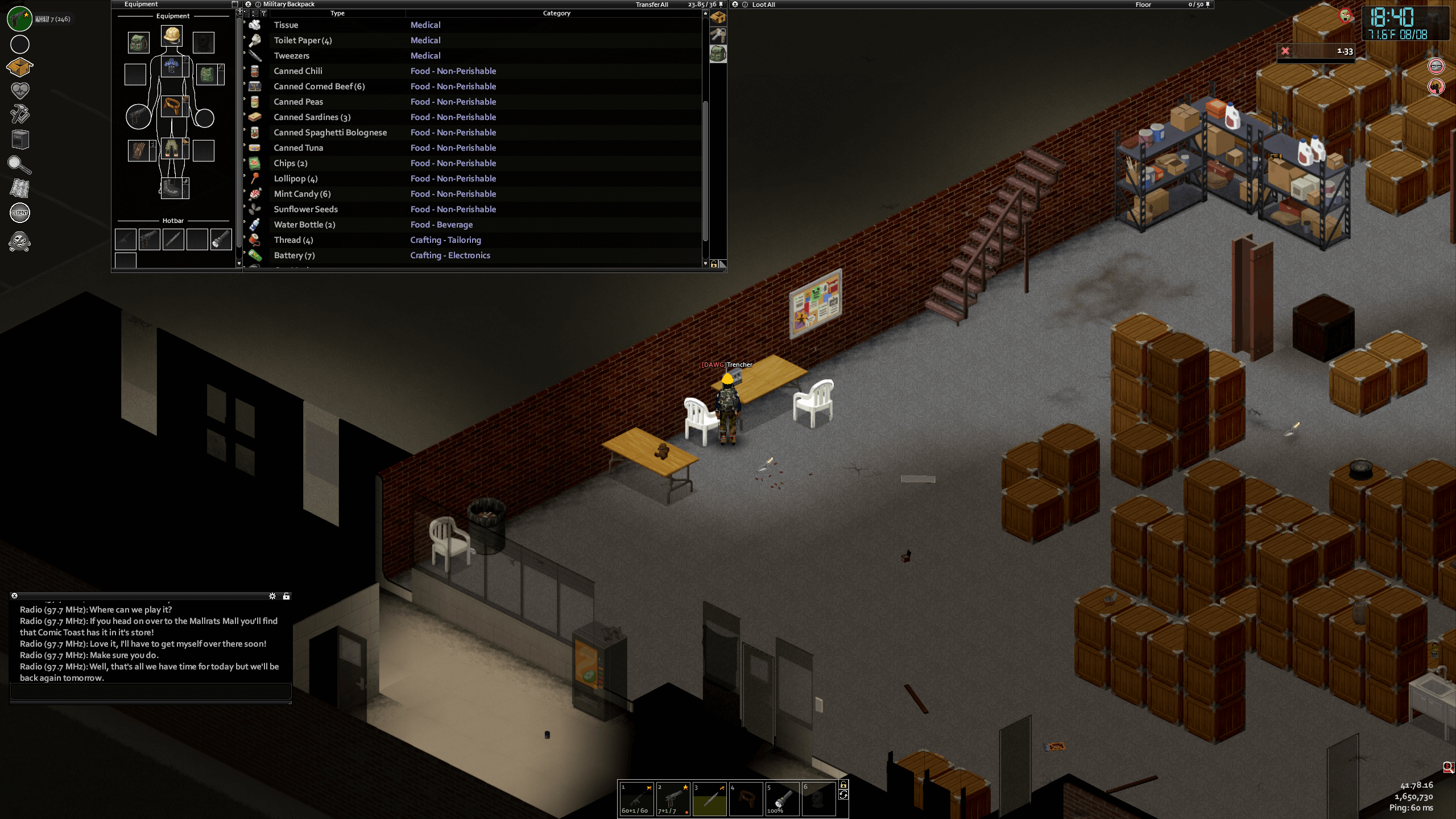Open the health heart panel
Image resolution: width=1456 pixels, height=819 pixels.
click(x=20, y=90)
